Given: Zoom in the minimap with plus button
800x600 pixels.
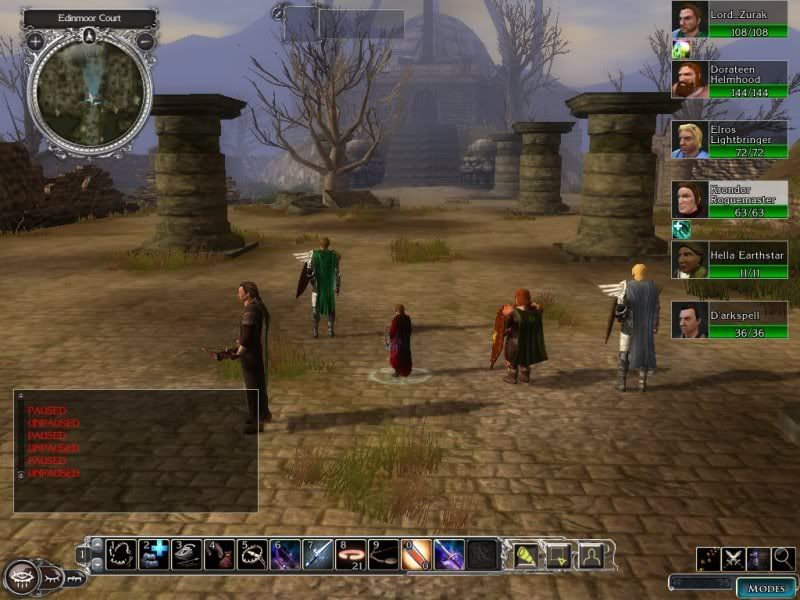Looking at the screenshot, I should (x=35, y=41).
